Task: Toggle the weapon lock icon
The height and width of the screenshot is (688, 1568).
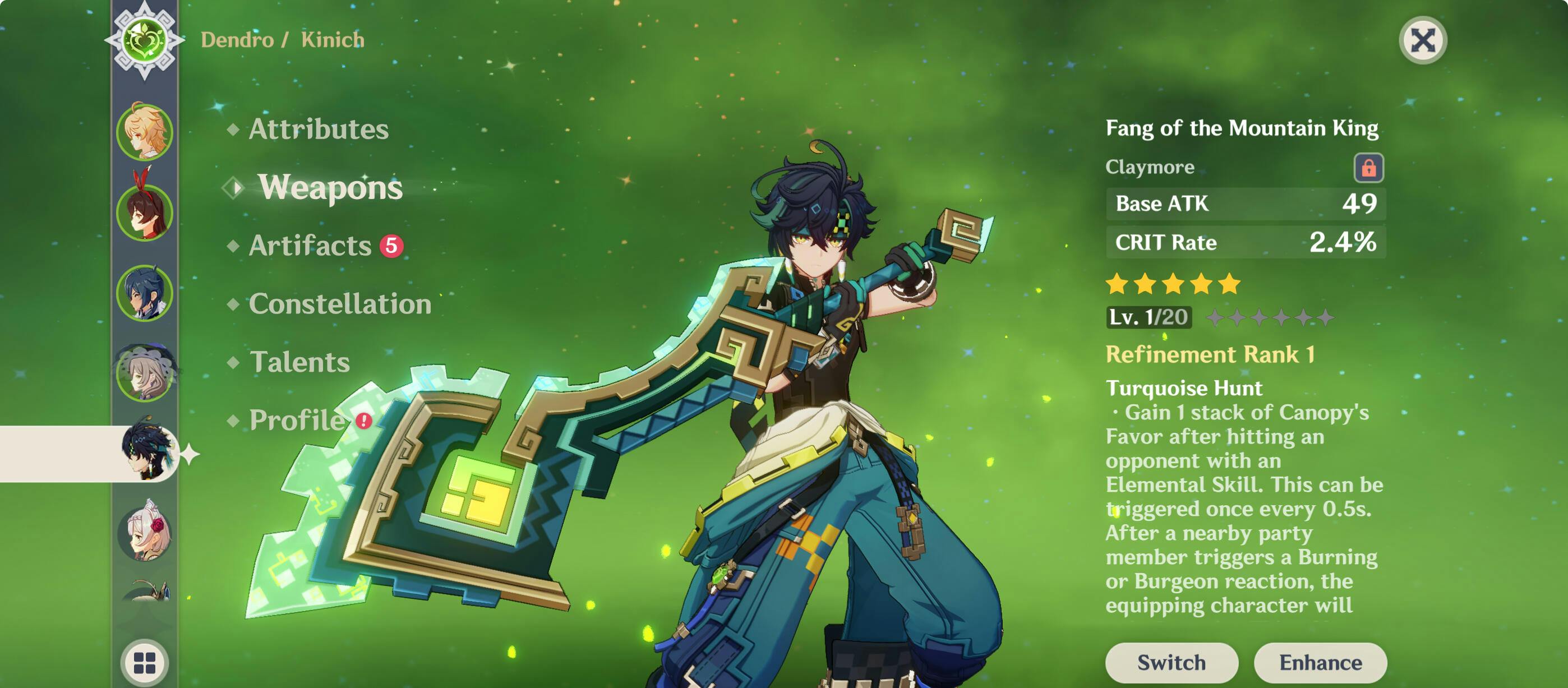Action: (1368, 168)
